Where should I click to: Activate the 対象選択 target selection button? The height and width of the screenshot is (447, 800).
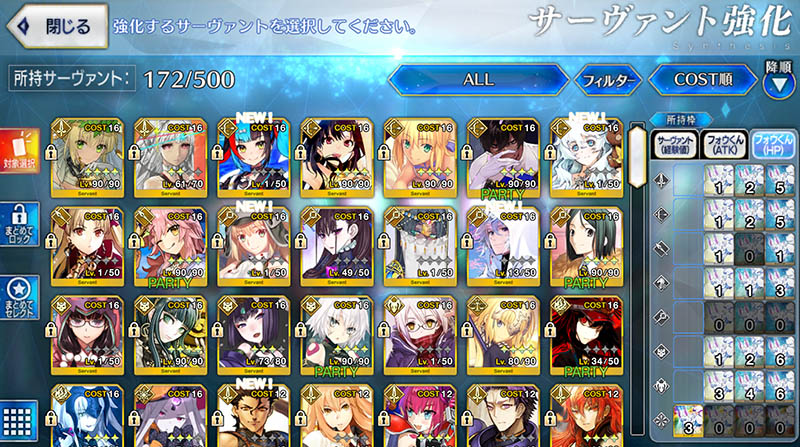click(21, 153)
